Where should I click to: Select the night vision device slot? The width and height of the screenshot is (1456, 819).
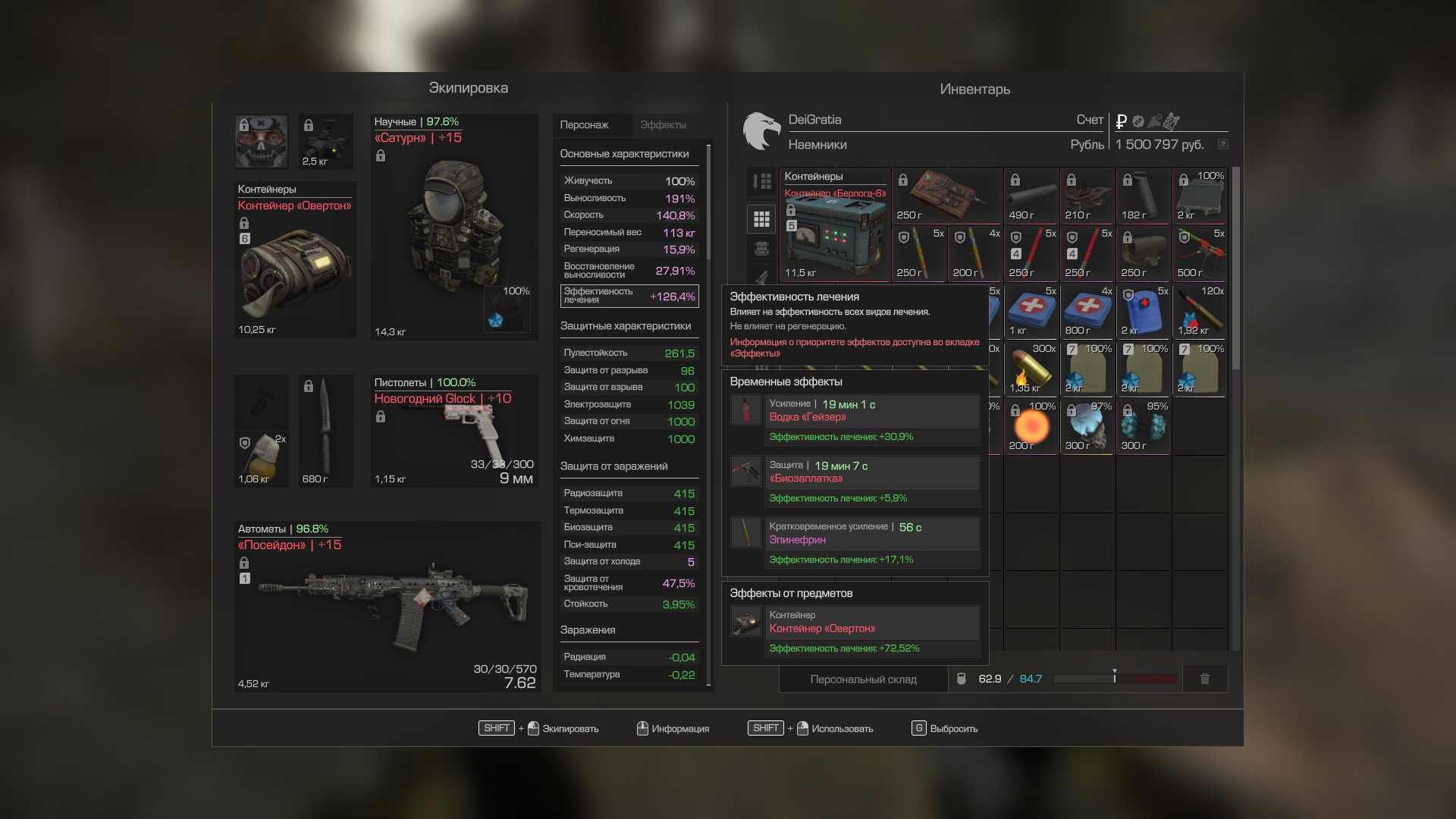tap(325, 142)
